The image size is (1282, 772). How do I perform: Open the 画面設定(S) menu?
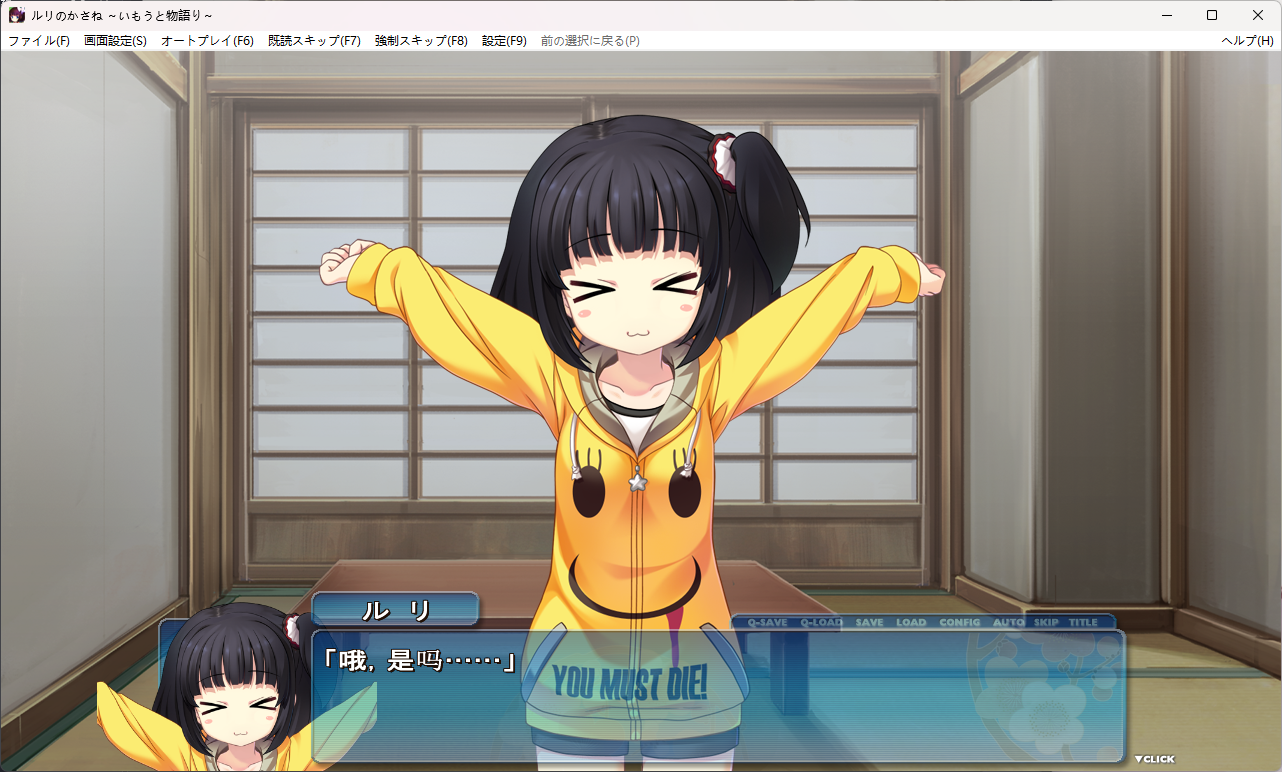pos(115,41)
